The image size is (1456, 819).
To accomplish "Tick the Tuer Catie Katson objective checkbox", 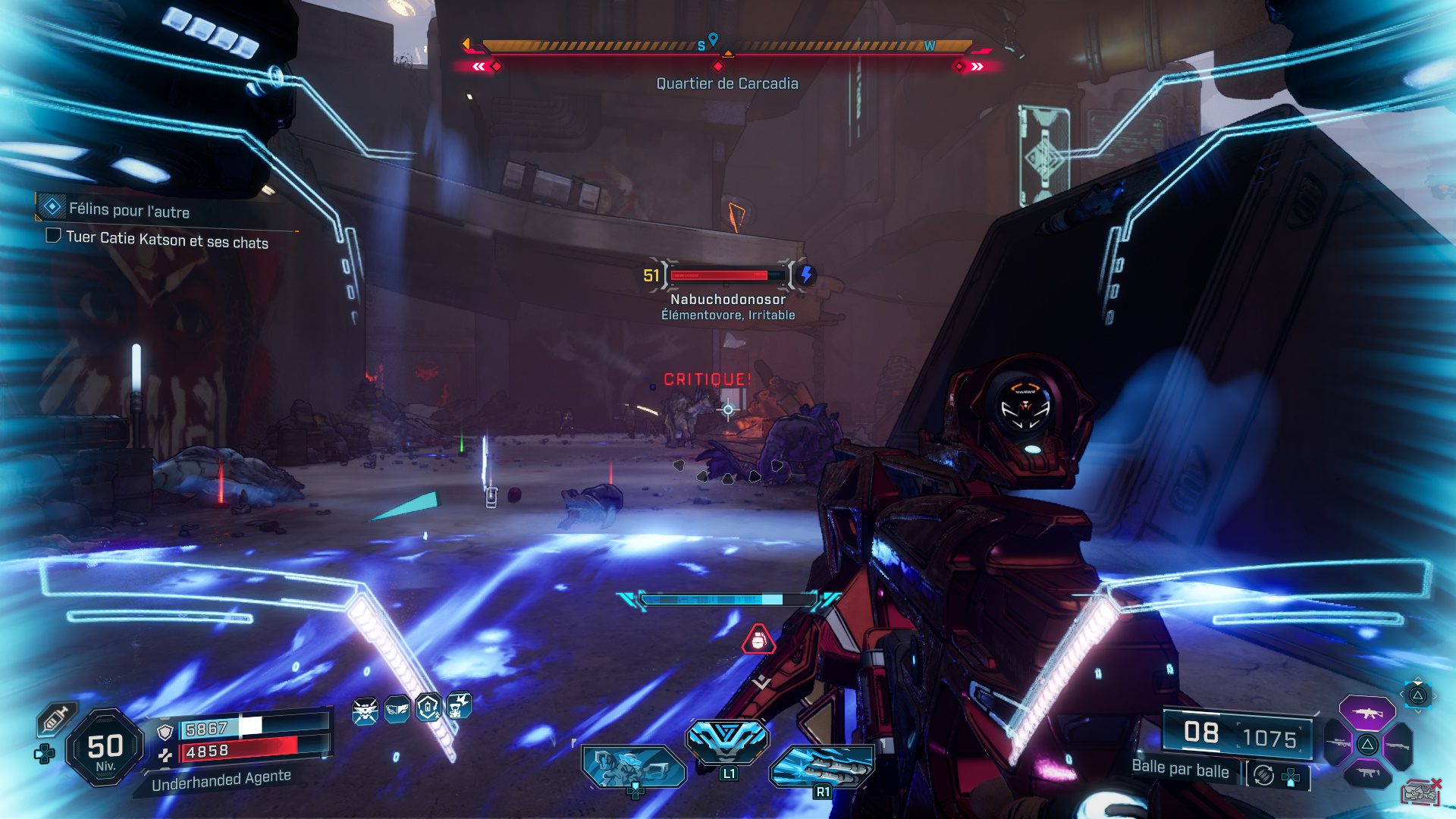I will point(53,236).
